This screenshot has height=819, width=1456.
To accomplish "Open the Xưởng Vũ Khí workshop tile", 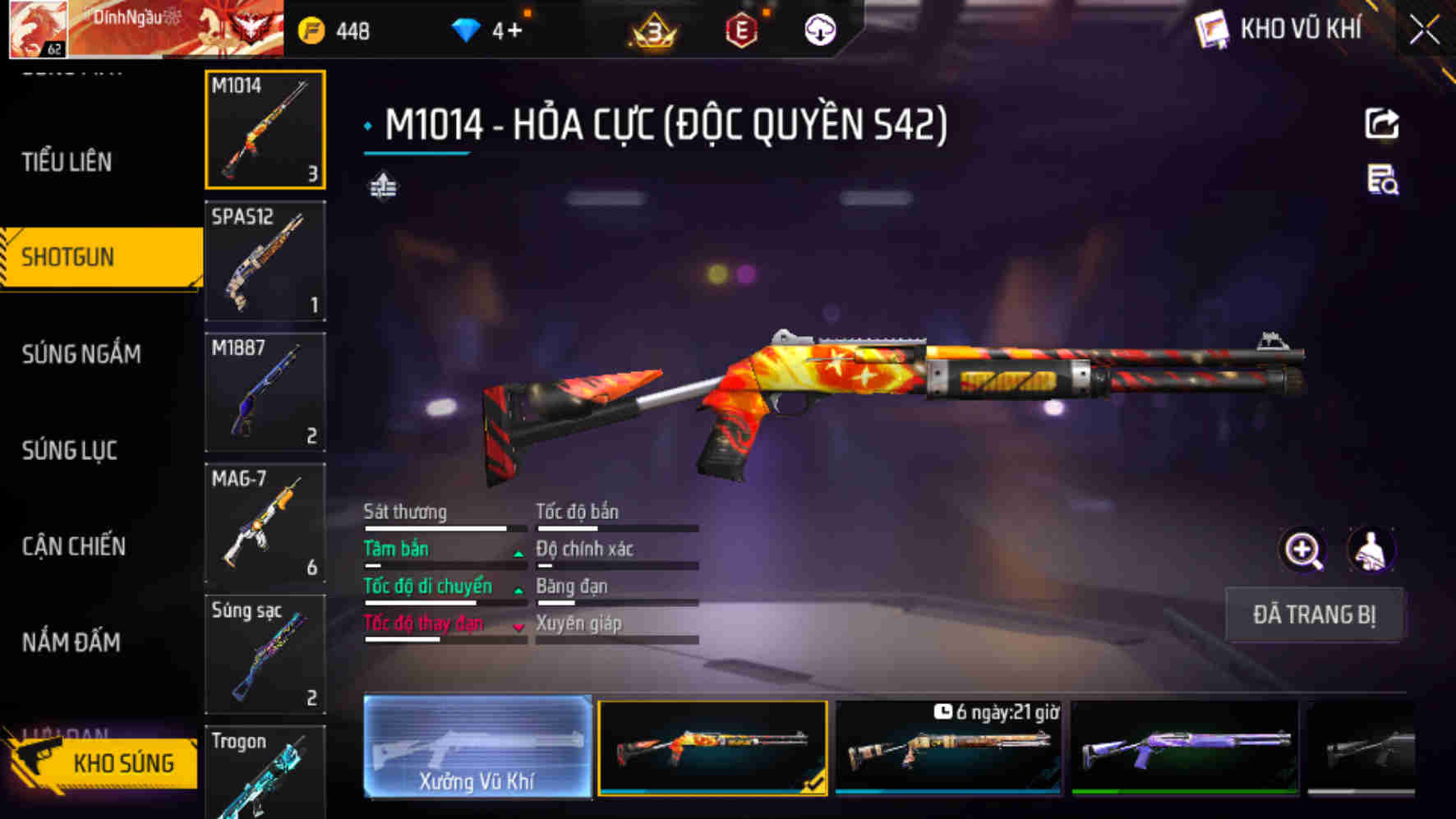I will (477, 746).
